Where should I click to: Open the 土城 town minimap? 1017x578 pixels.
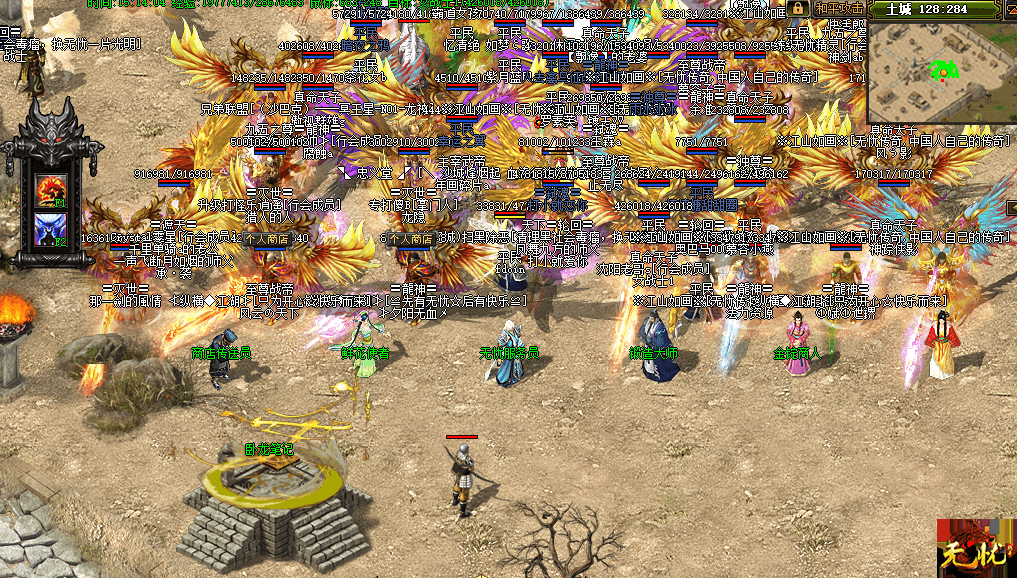[x=940, y=75]
